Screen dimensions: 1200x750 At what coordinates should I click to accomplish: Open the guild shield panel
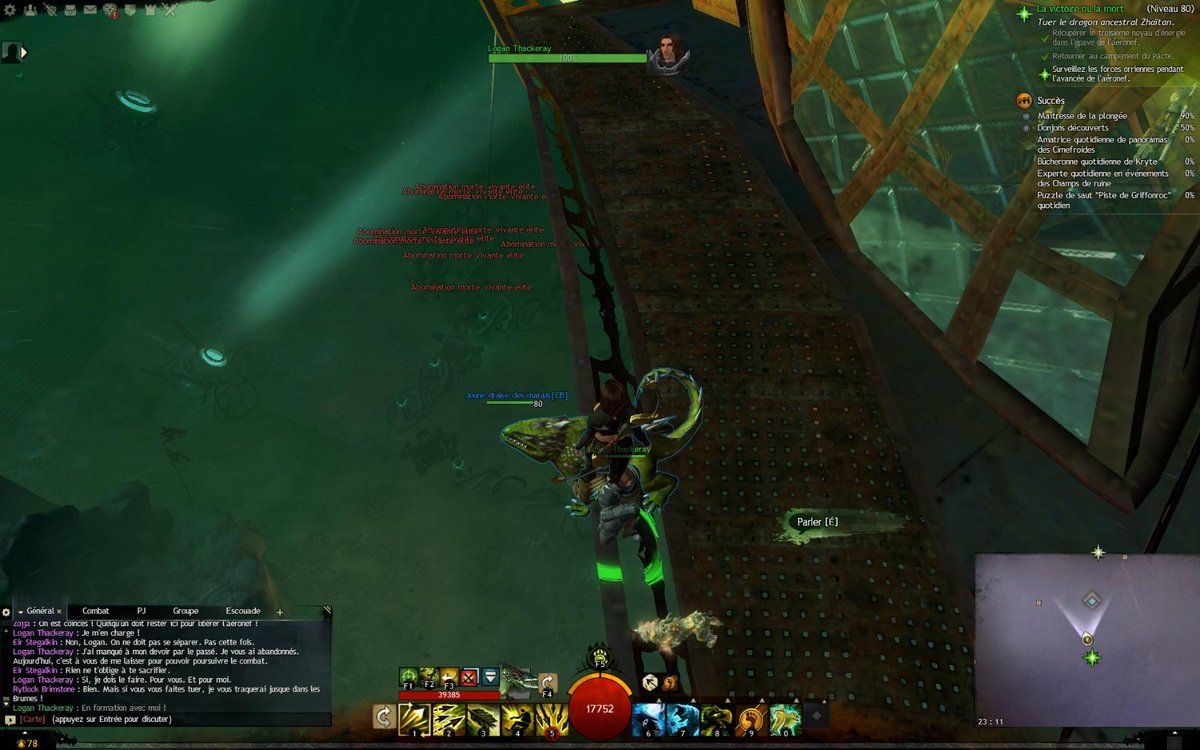[x=131, y=9]
